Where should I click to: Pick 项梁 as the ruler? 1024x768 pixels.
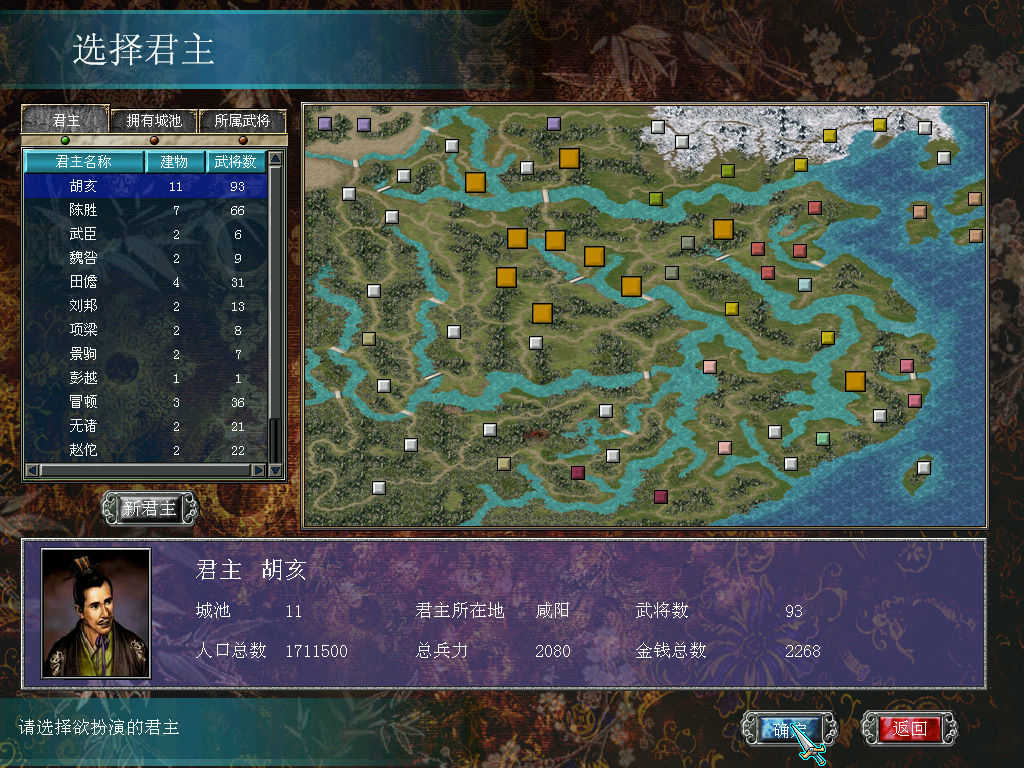pyautogui.click(x=84, y=329)
